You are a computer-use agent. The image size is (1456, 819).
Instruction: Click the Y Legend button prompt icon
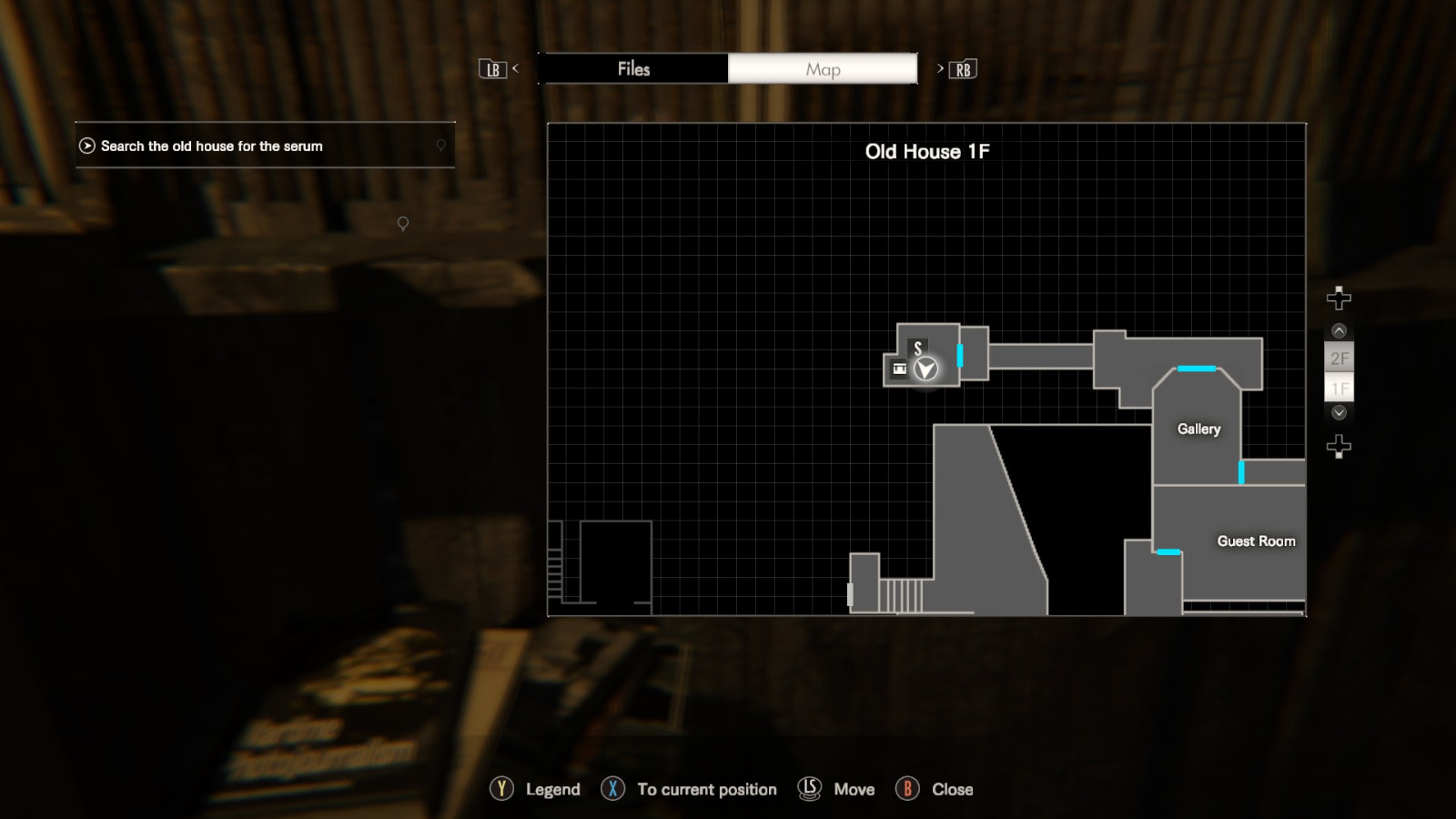500,789
